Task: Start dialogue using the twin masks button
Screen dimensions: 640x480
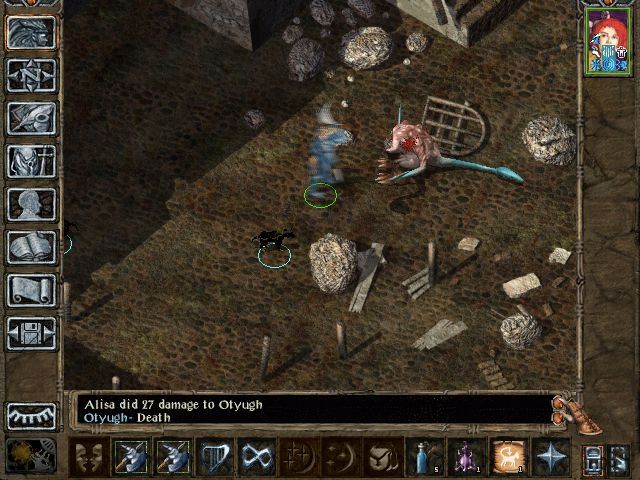Action: [x=90, y=457]
